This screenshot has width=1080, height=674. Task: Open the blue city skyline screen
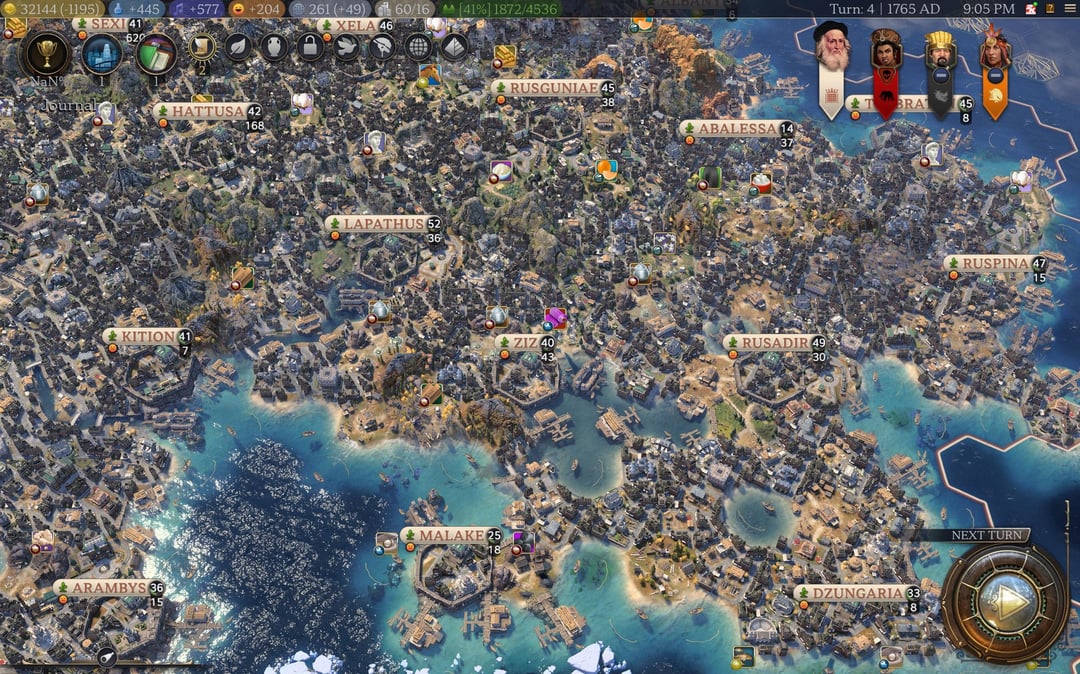pos(102,54)
